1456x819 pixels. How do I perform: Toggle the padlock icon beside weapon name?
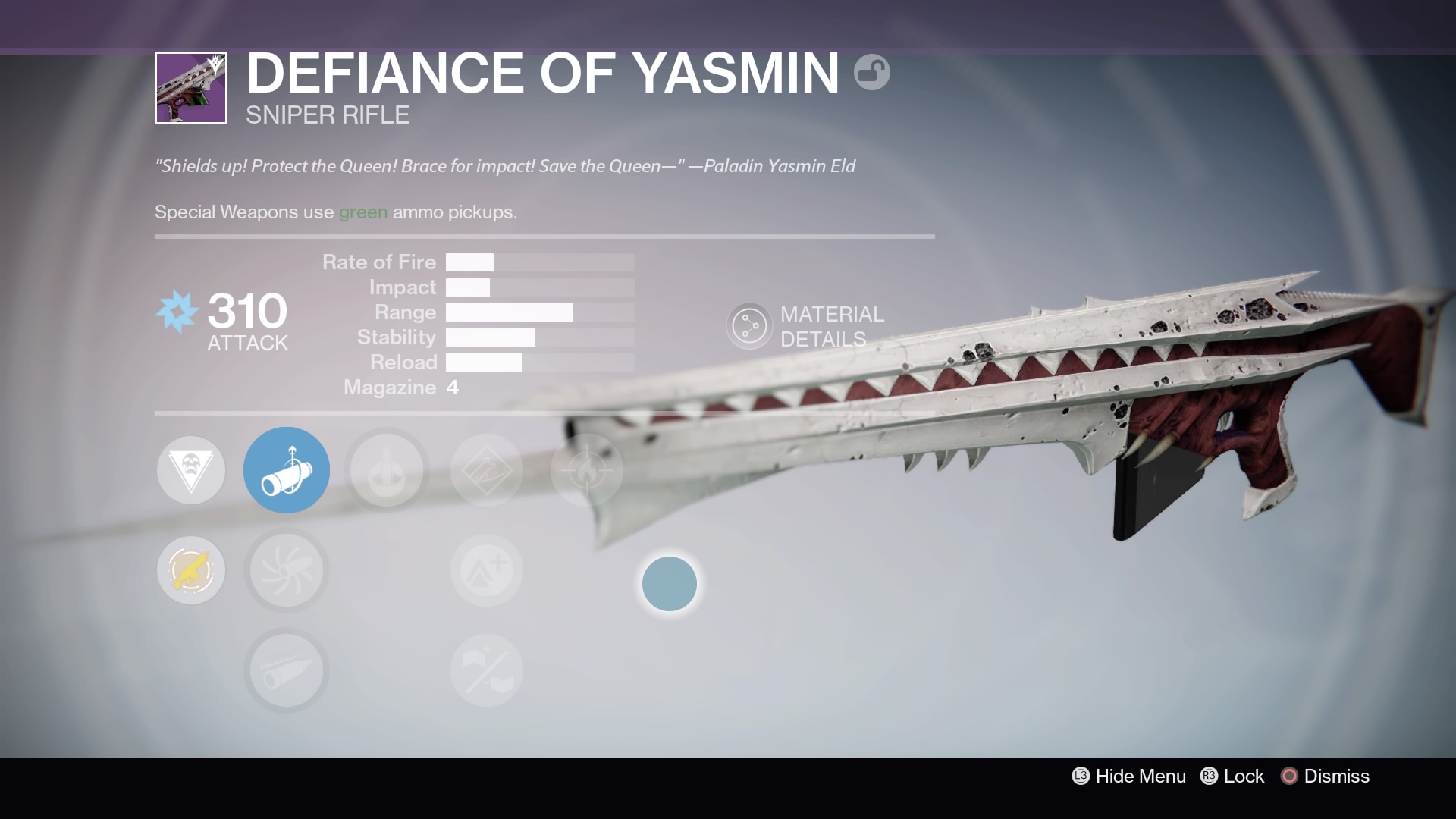[871, 73]
